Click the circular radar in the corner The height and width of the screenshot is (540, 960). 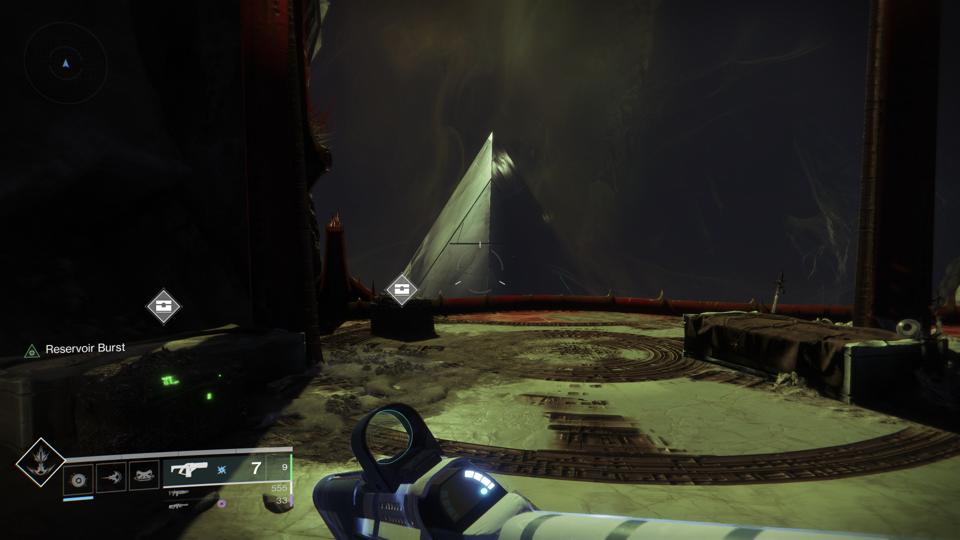[x=65, y=62]
